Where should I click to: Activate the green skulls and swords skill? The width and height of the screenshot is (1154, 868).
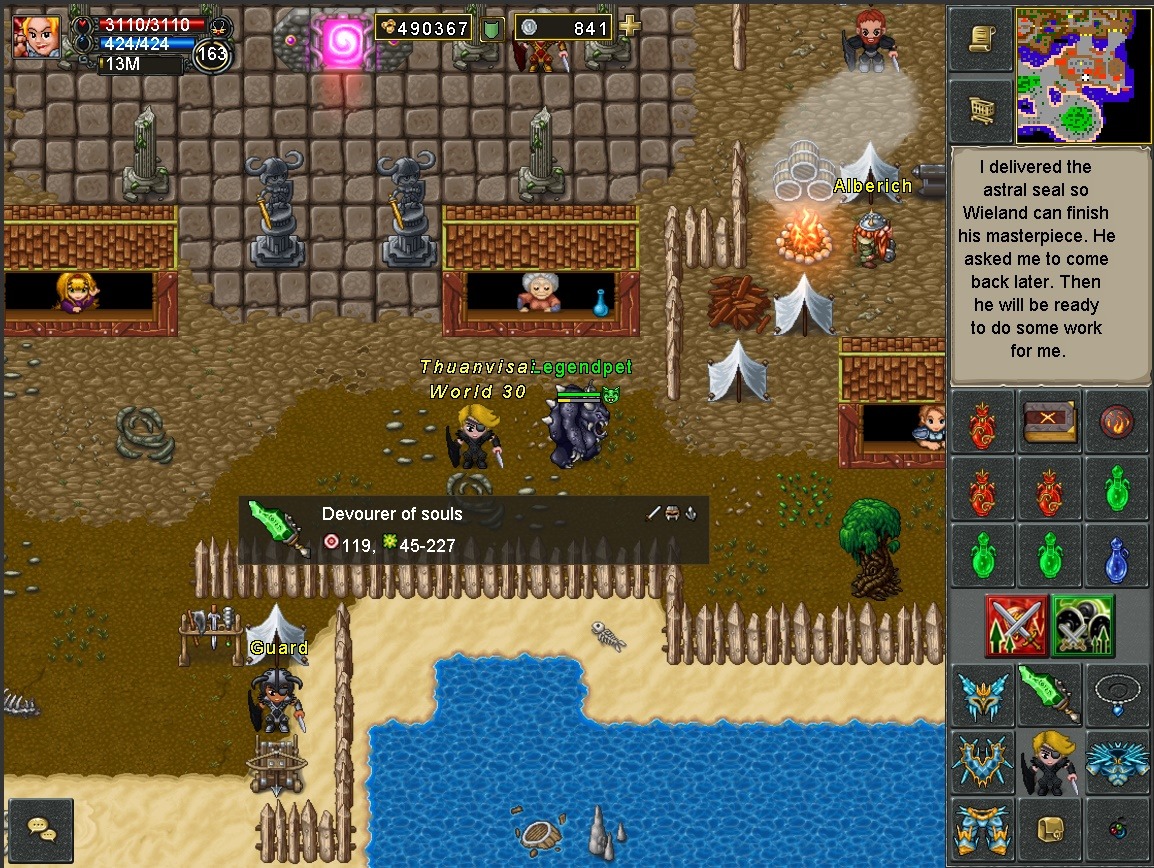click(x=1082, y=626)
